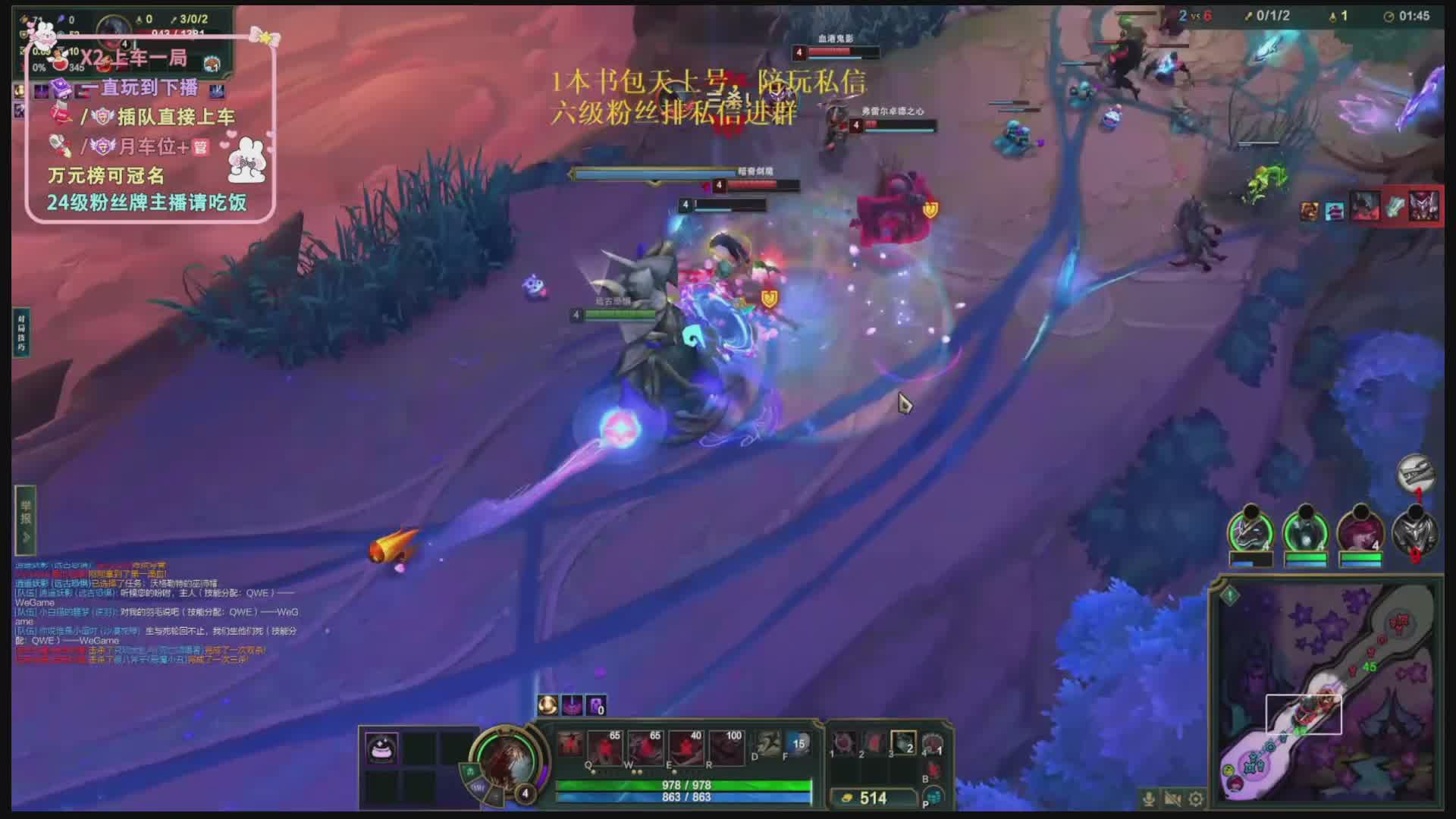The image size is (1456, 819).
Task: Select the red-haired ally portrait
Action: coord(1360,532)
